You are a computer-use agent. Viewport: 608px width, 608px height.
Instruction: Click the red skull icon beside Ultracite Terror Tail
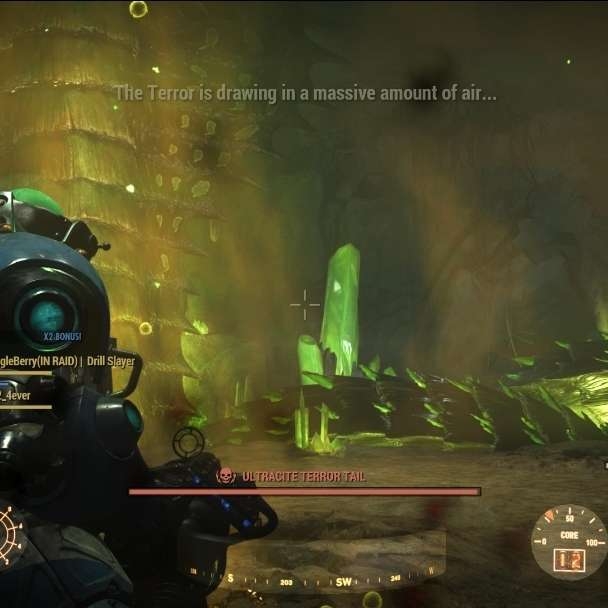pyautogui.click(x=226, y=476)
